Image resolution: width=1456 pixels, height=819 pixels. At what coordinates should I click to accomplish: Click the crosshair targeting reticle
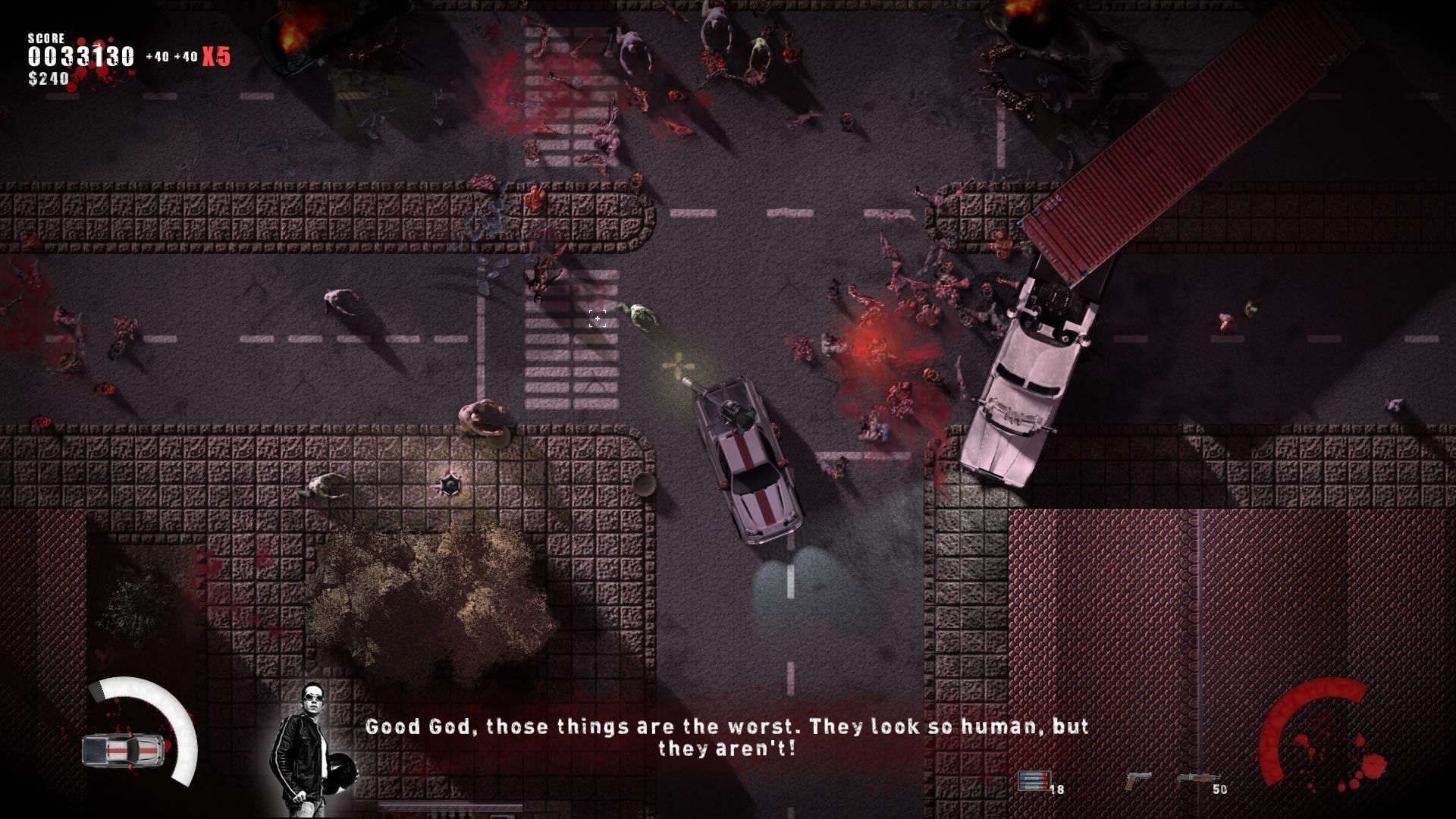tap(598, 318)
